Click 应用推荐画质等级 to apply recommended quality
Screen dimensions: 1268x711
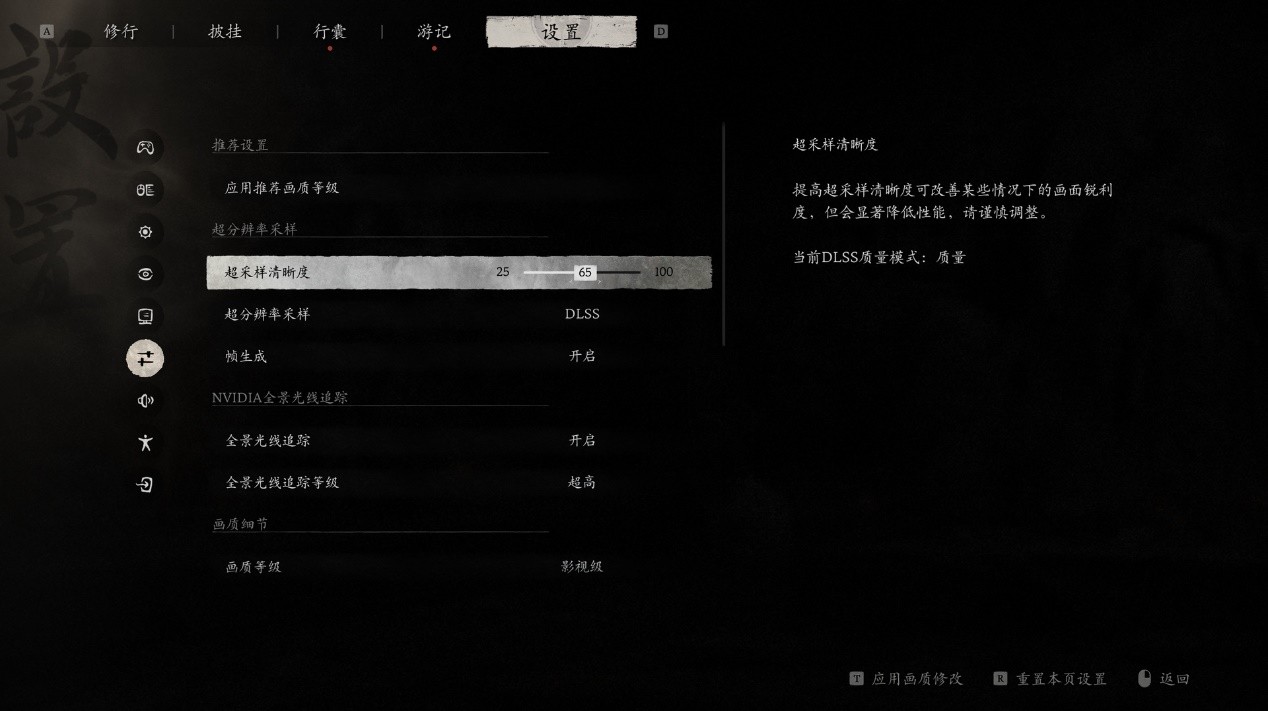tap(282, 188)
